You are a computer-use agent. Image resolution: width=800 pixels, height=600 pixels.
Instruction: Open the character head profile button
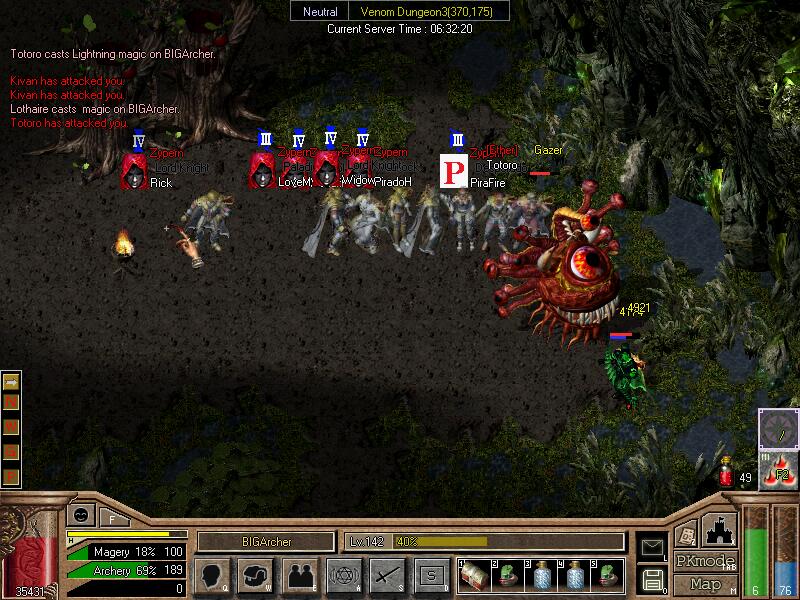[x=211, y=575]
